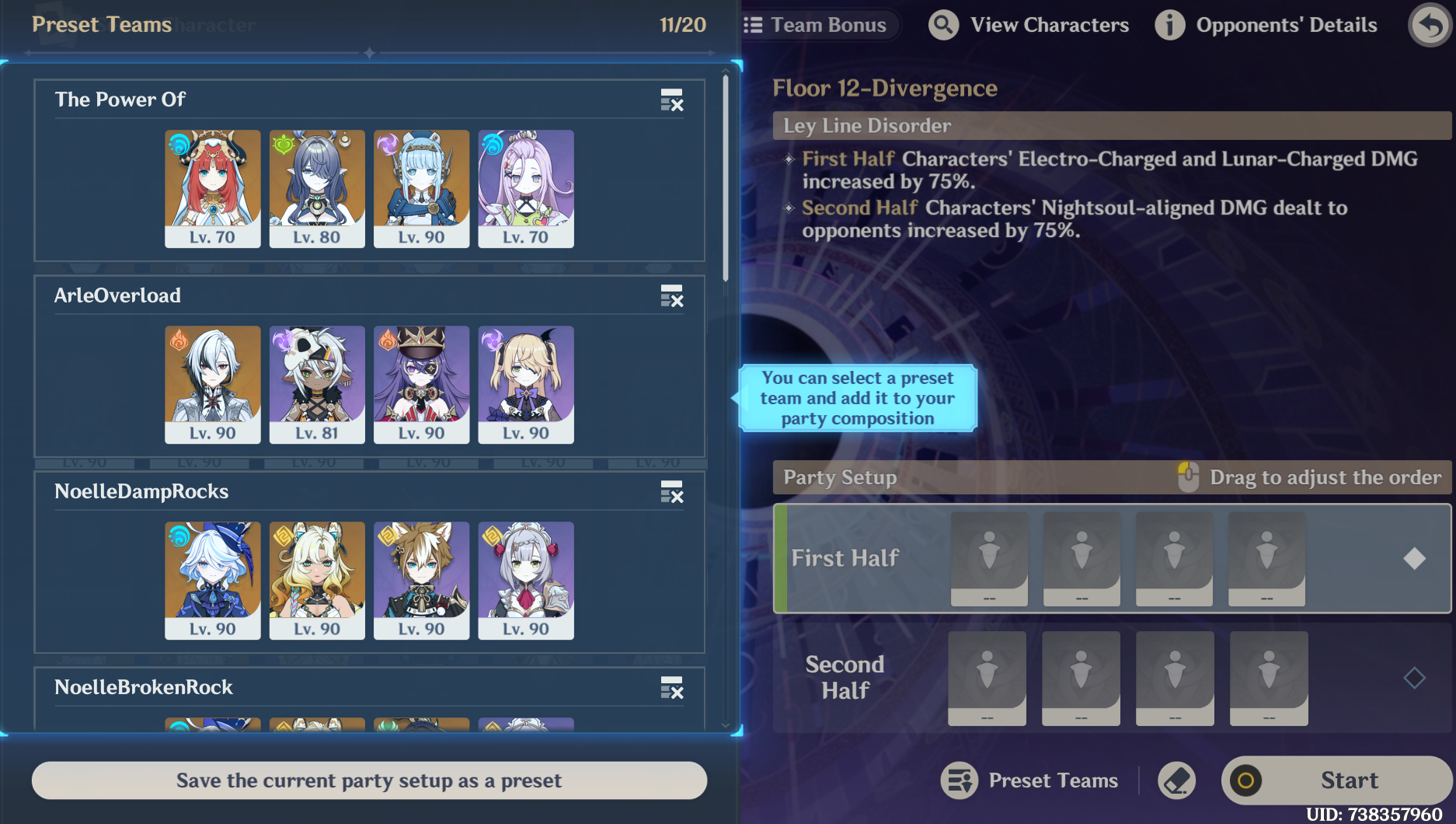Screen dimensions: 1456x824
Task: Start the Floor 12 challenge
Action: click(x=1336, y=780)
